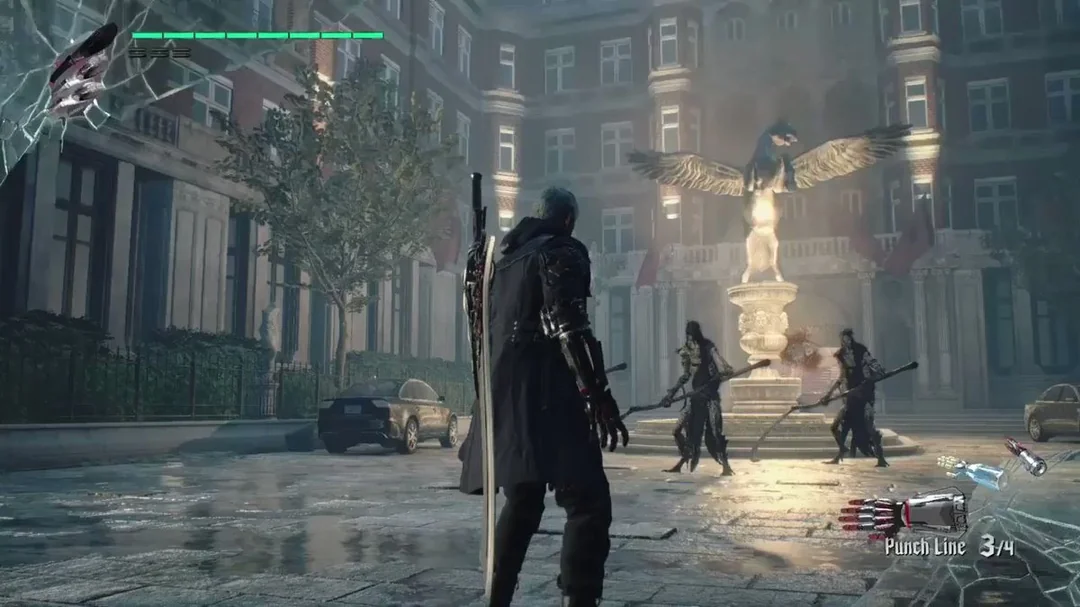Select the equipped Punch Line Devil Breaker icon
Screen dimensions: 1080x607
(x=903, y=512)
